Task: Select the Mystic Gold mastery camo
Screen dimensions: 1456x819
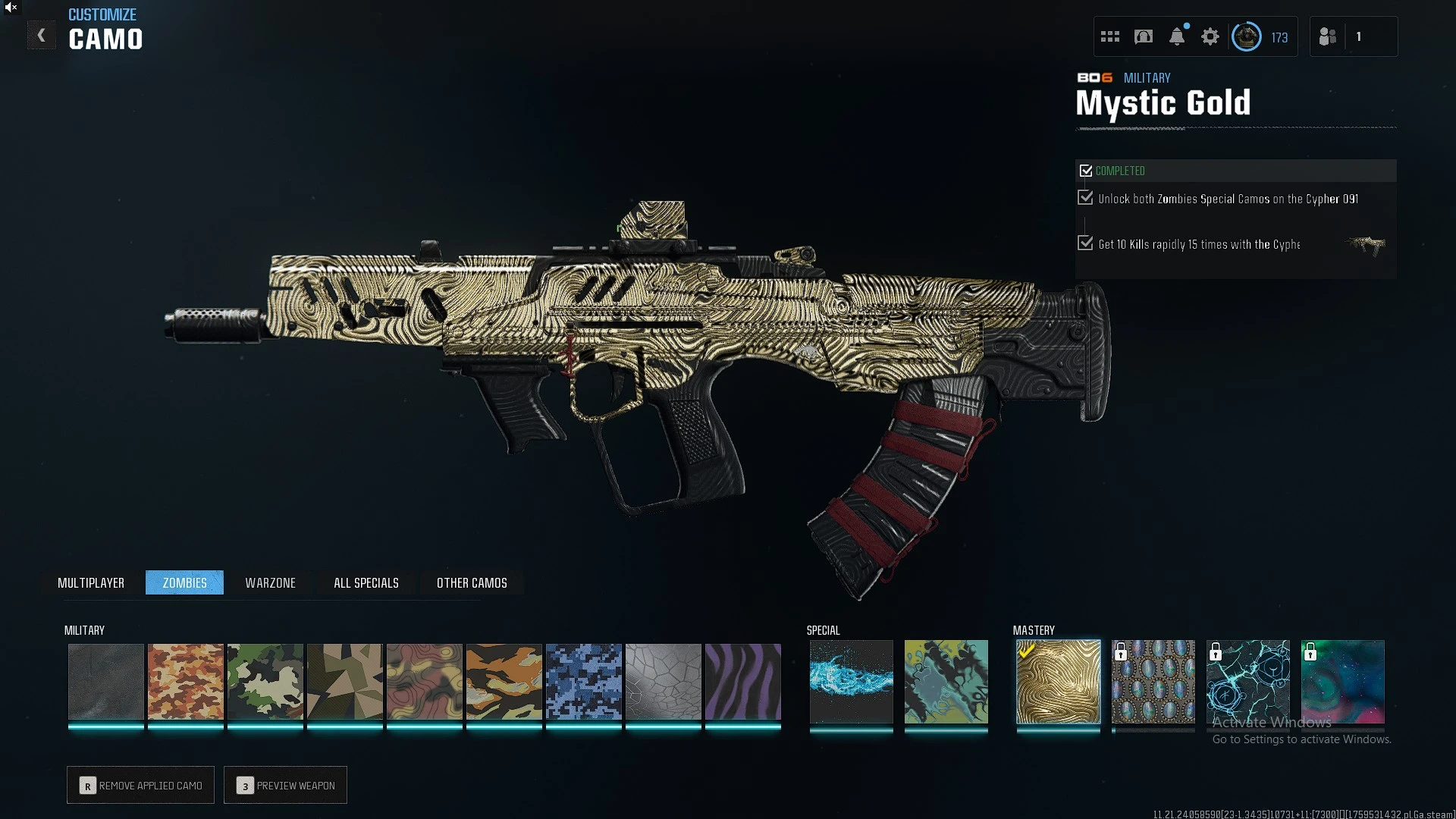Action: coord(1058,682)
